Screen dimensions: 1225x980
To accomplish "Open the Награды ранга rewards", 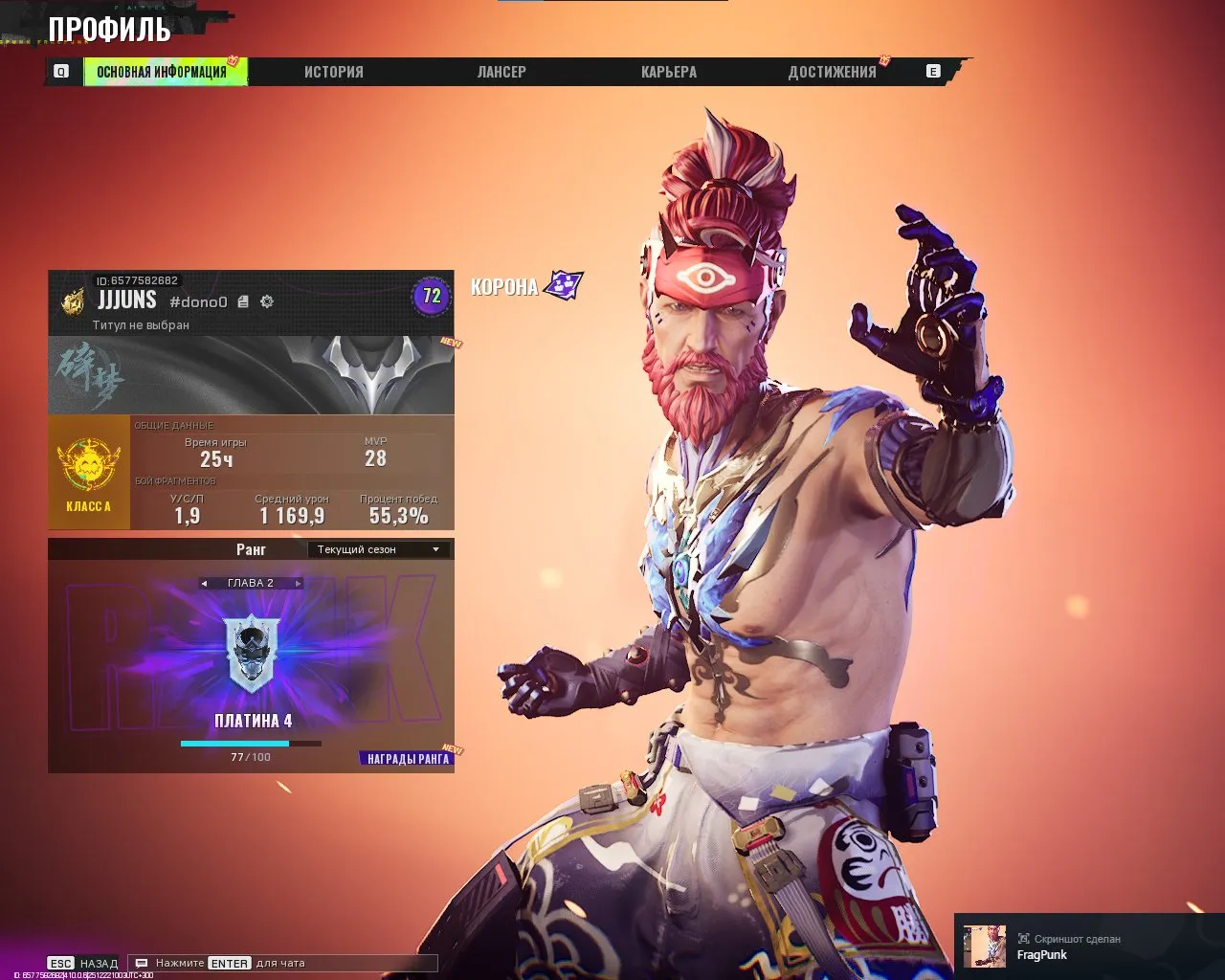I will (408, 759).
